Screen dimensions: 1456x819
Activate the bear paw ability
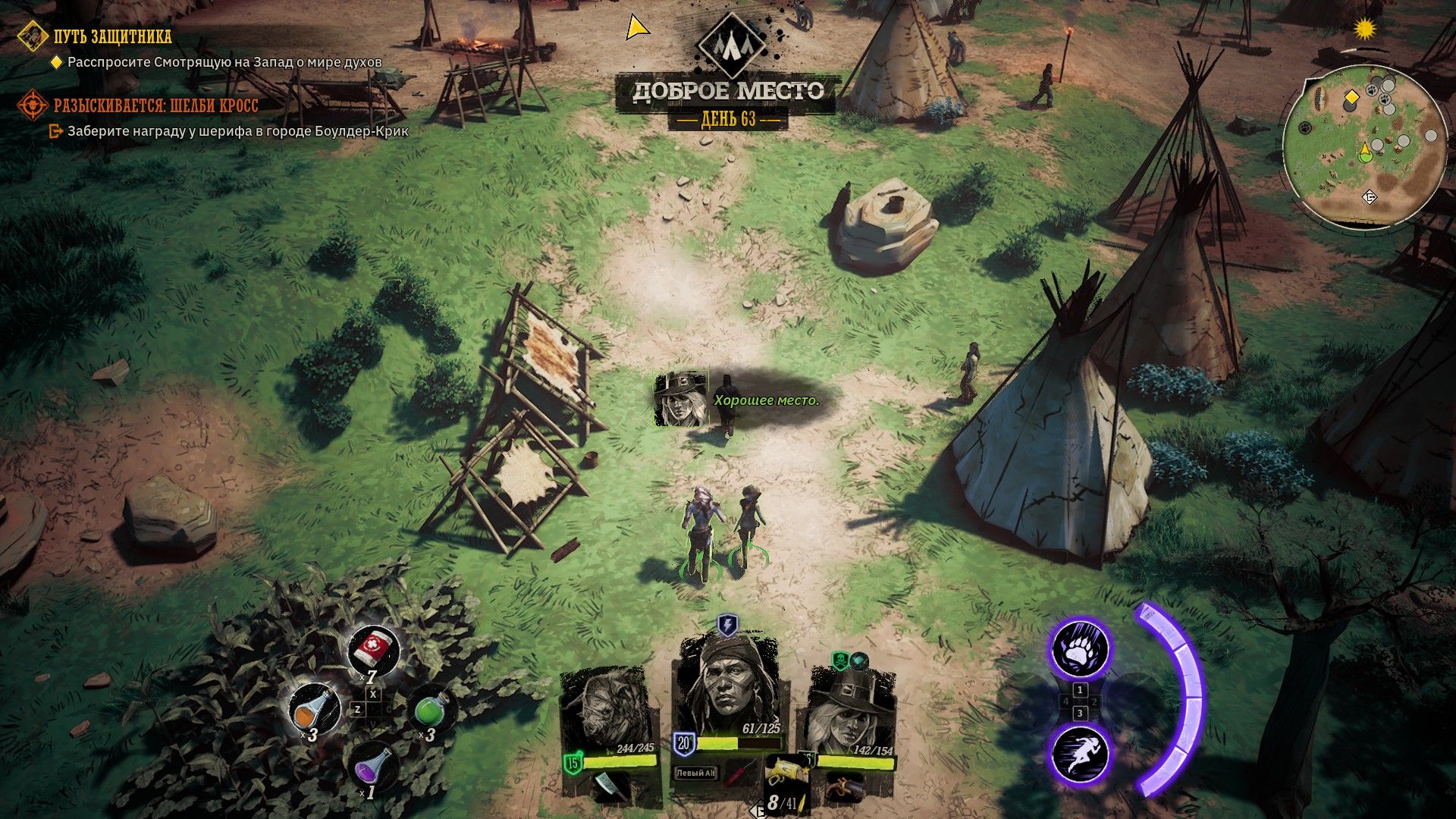1079,649
